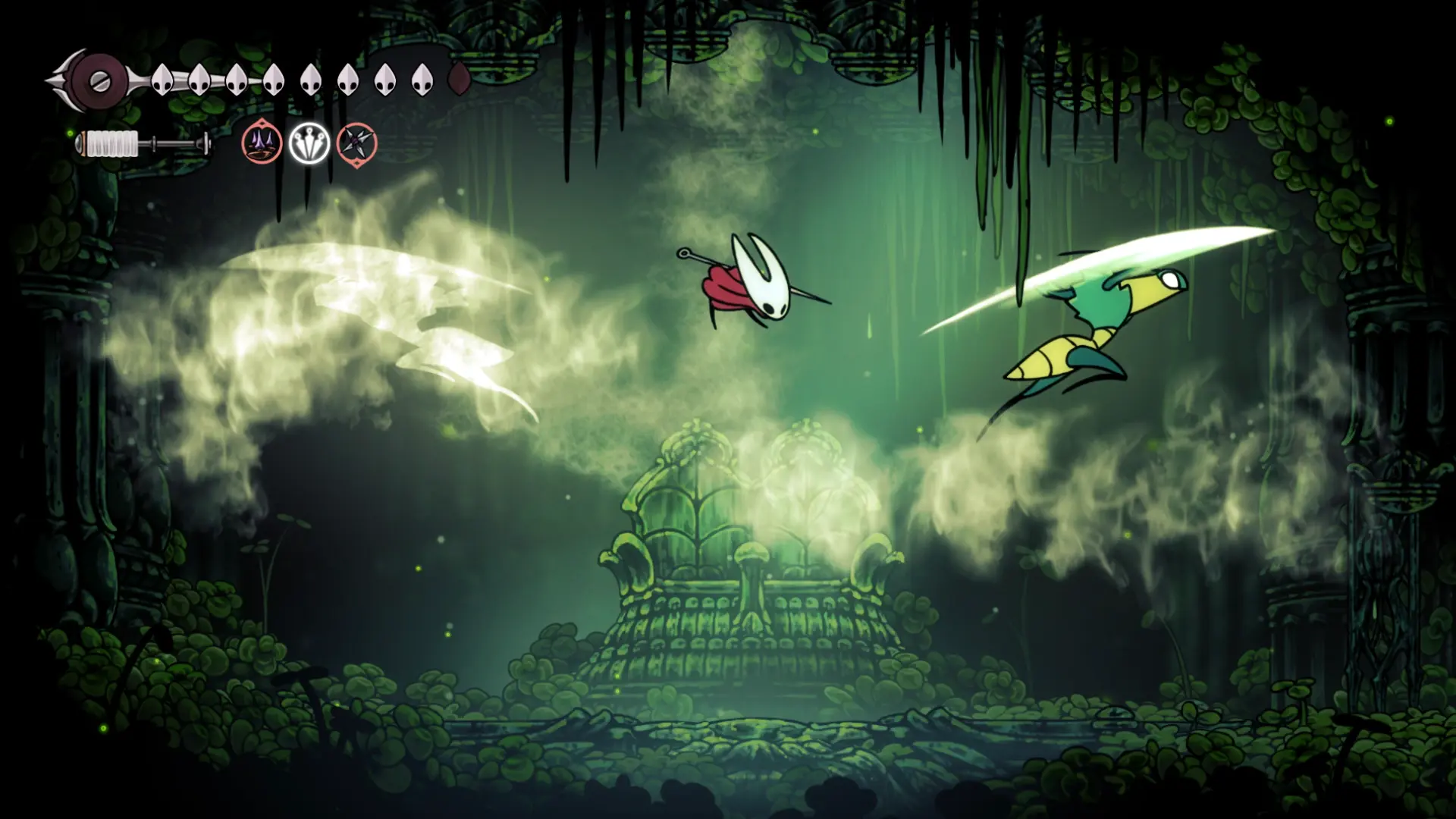Choose the four-pointed shuriken tool icon

pos(356,143)
